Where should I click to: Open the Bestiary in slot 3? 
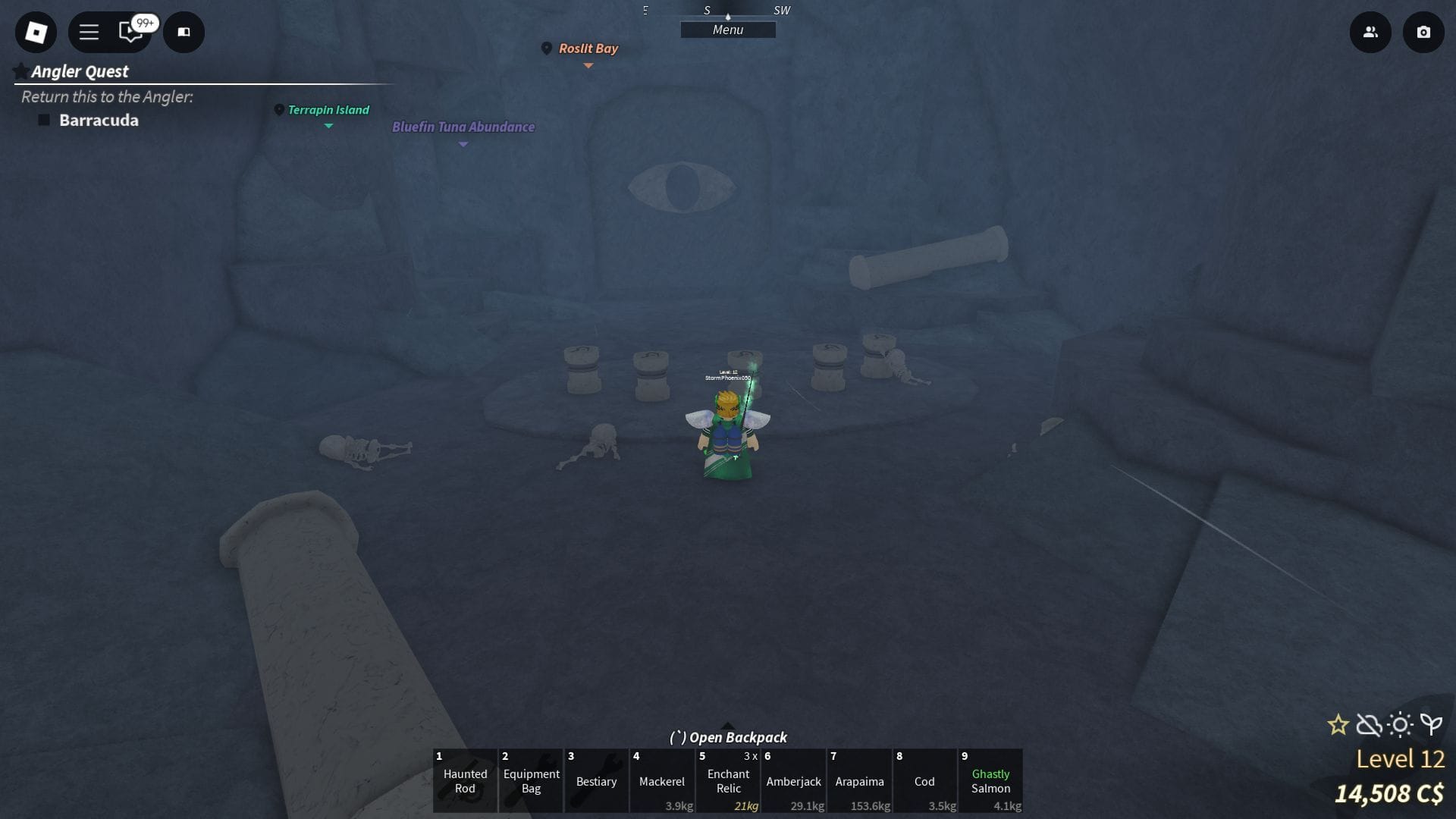tap(596, 781)
